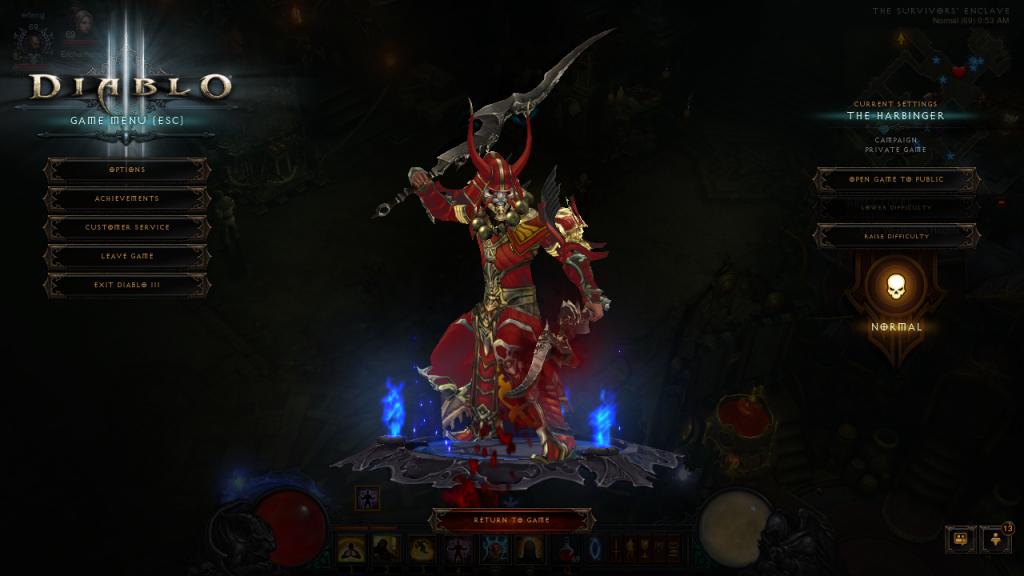Open the friends list icon showing 13

(996, 539)
